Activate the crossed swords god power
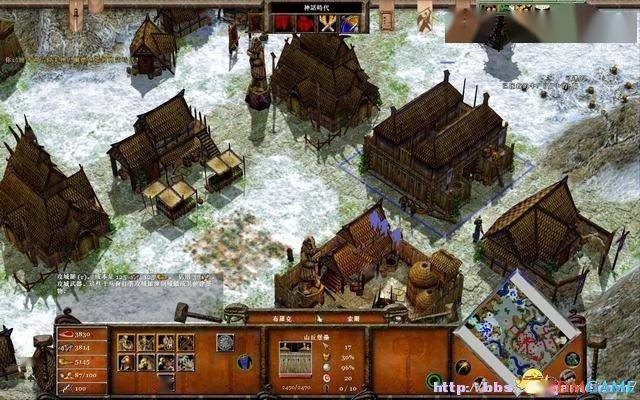 click(x=326, y=24)
